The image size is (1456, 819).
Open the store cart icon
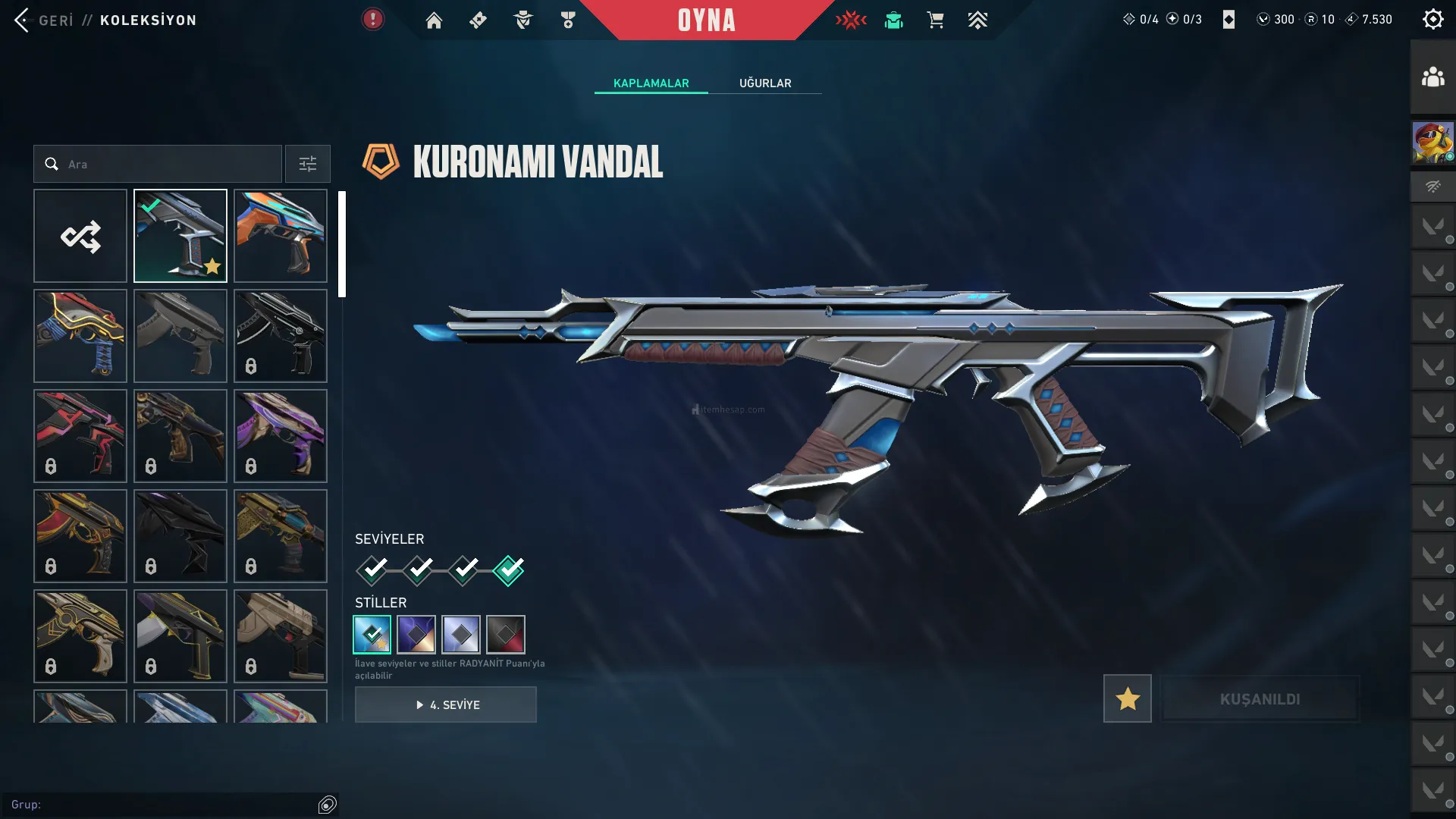(x=935, y=20)
